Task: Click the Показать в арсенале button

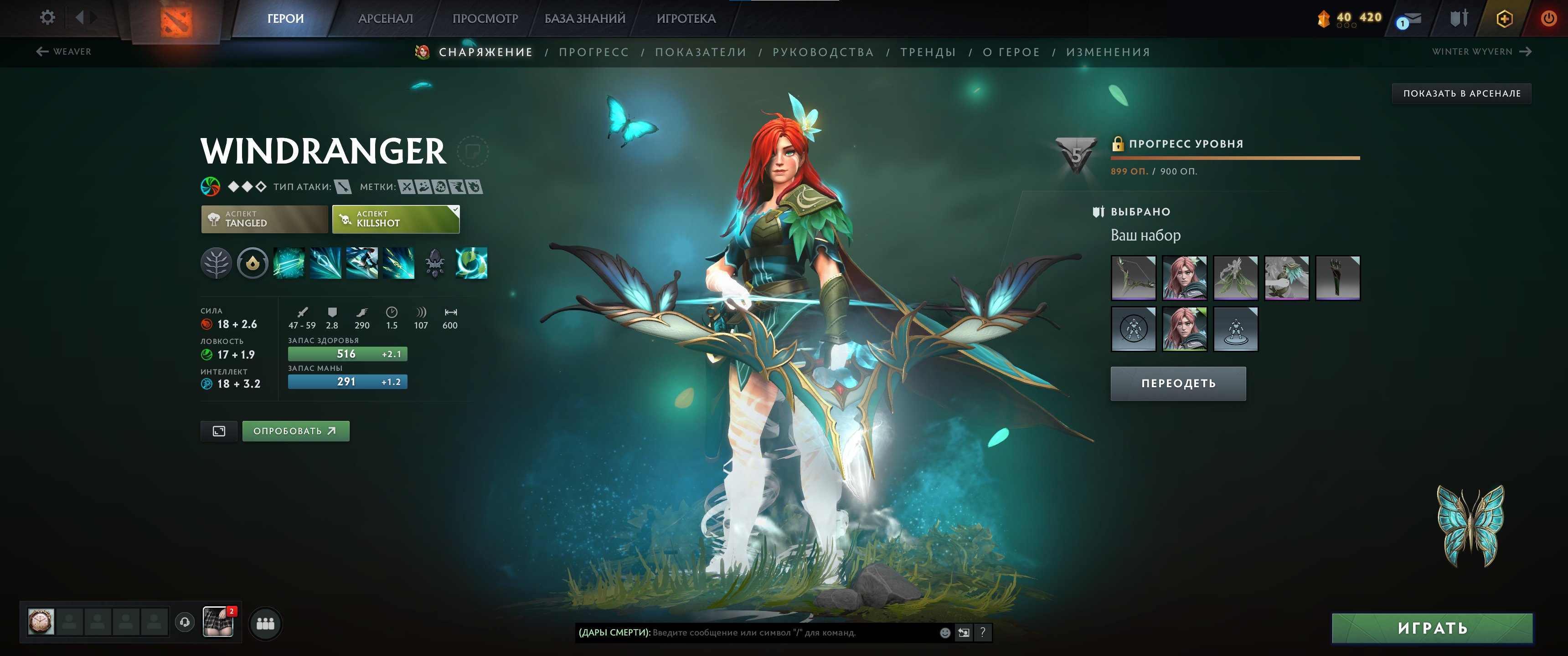Action: coord(1461,94)
